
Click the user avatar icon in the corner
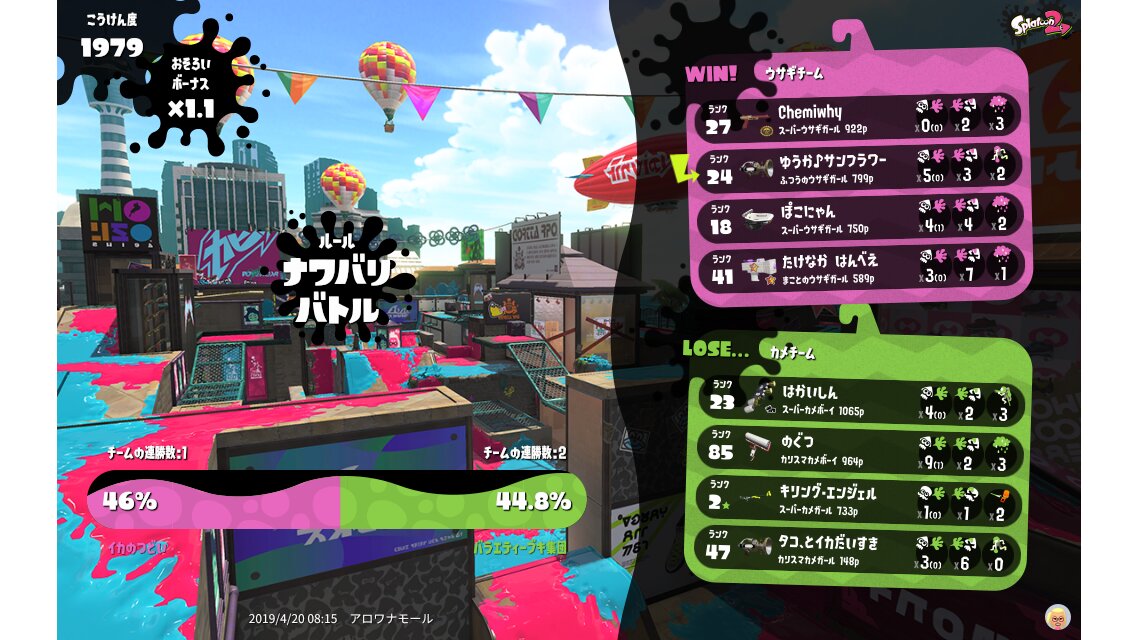(x=1057, y=616)
